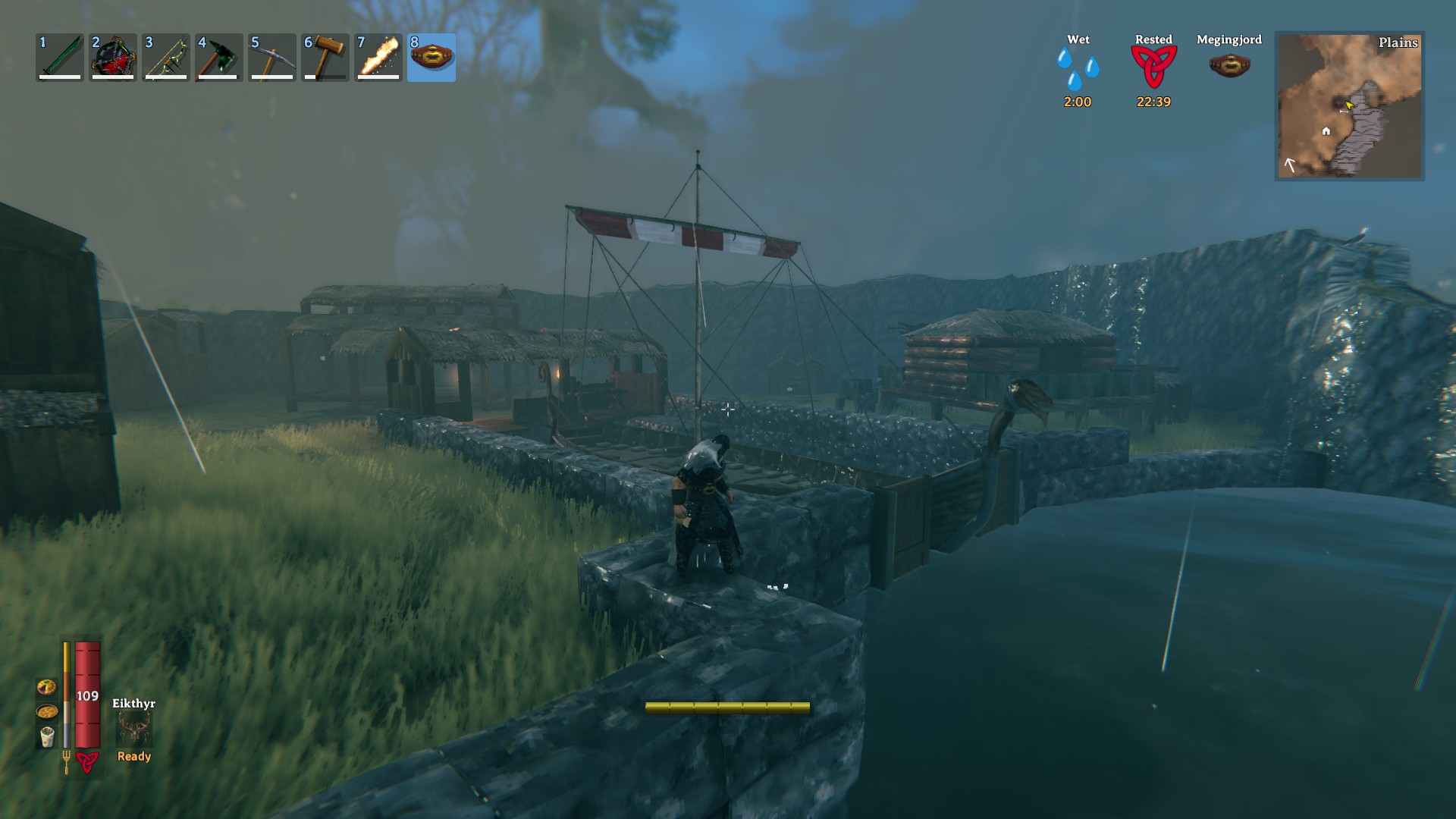The width and height of the screenshot is (1456, 819).
Task: Click the Ready label under Eikthyr
Action: click(x=133, y=756)
